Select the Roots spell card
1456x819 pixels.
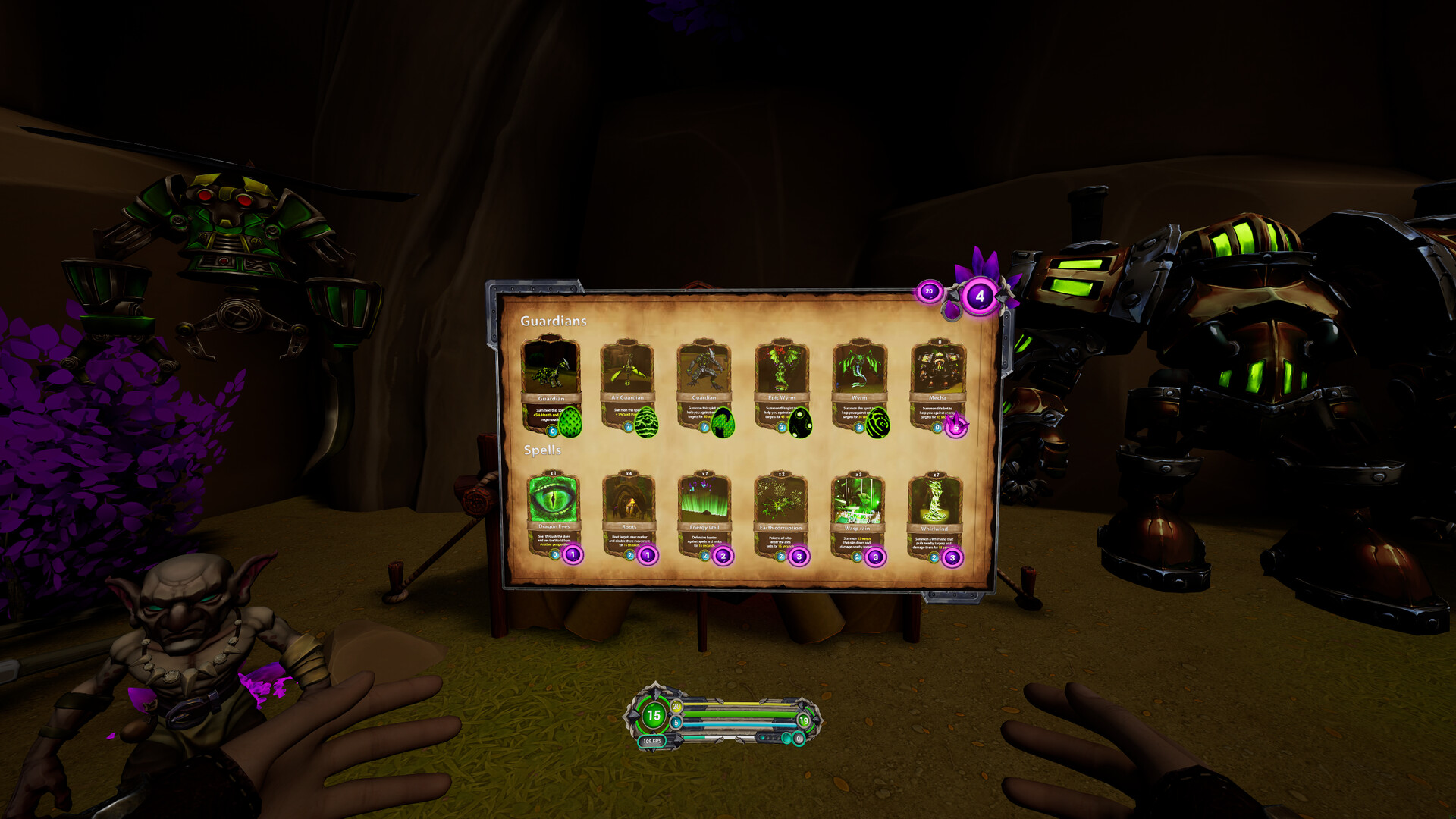coord(628,500)
